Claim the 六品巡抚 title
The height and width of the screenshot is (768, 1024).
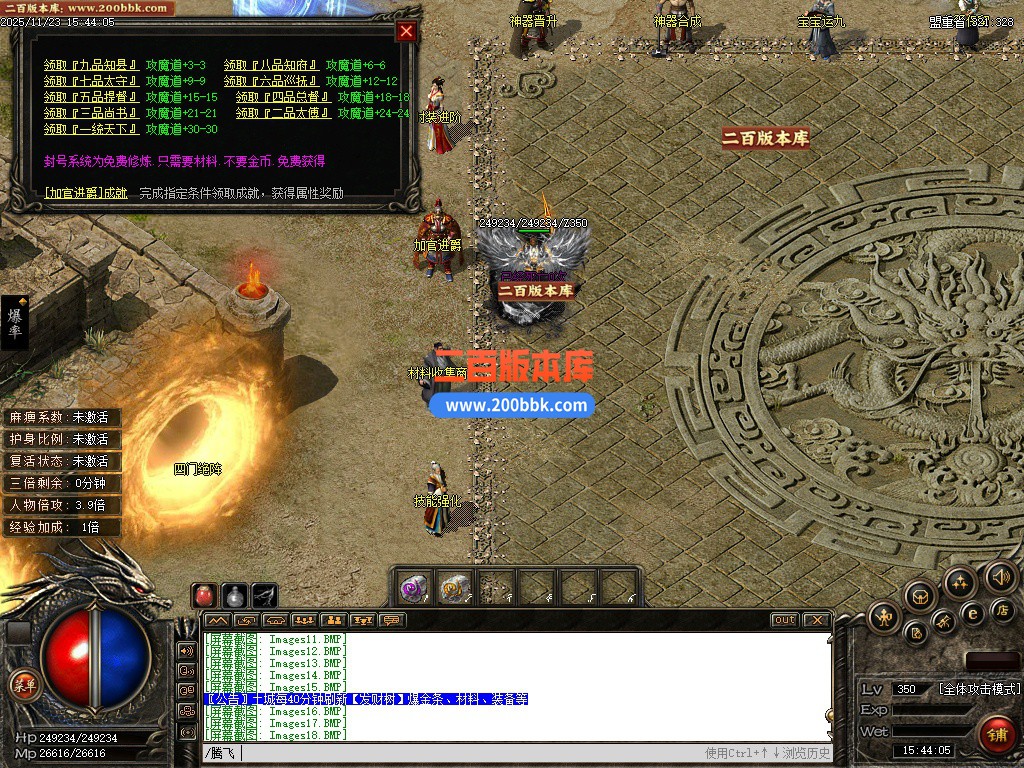coord(271,81)
